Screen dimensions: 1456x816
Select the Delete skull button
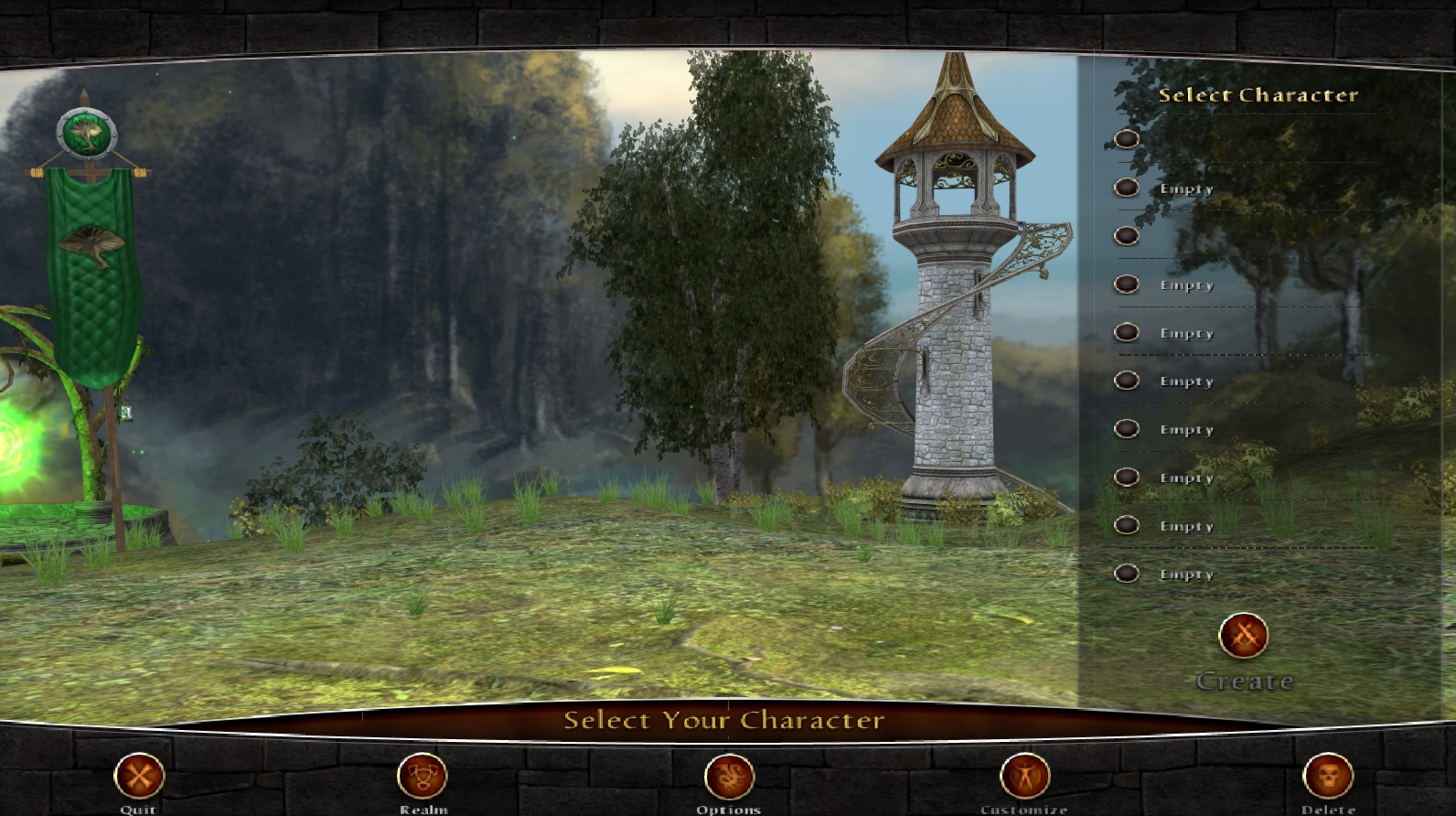(x=1327, y=776)
